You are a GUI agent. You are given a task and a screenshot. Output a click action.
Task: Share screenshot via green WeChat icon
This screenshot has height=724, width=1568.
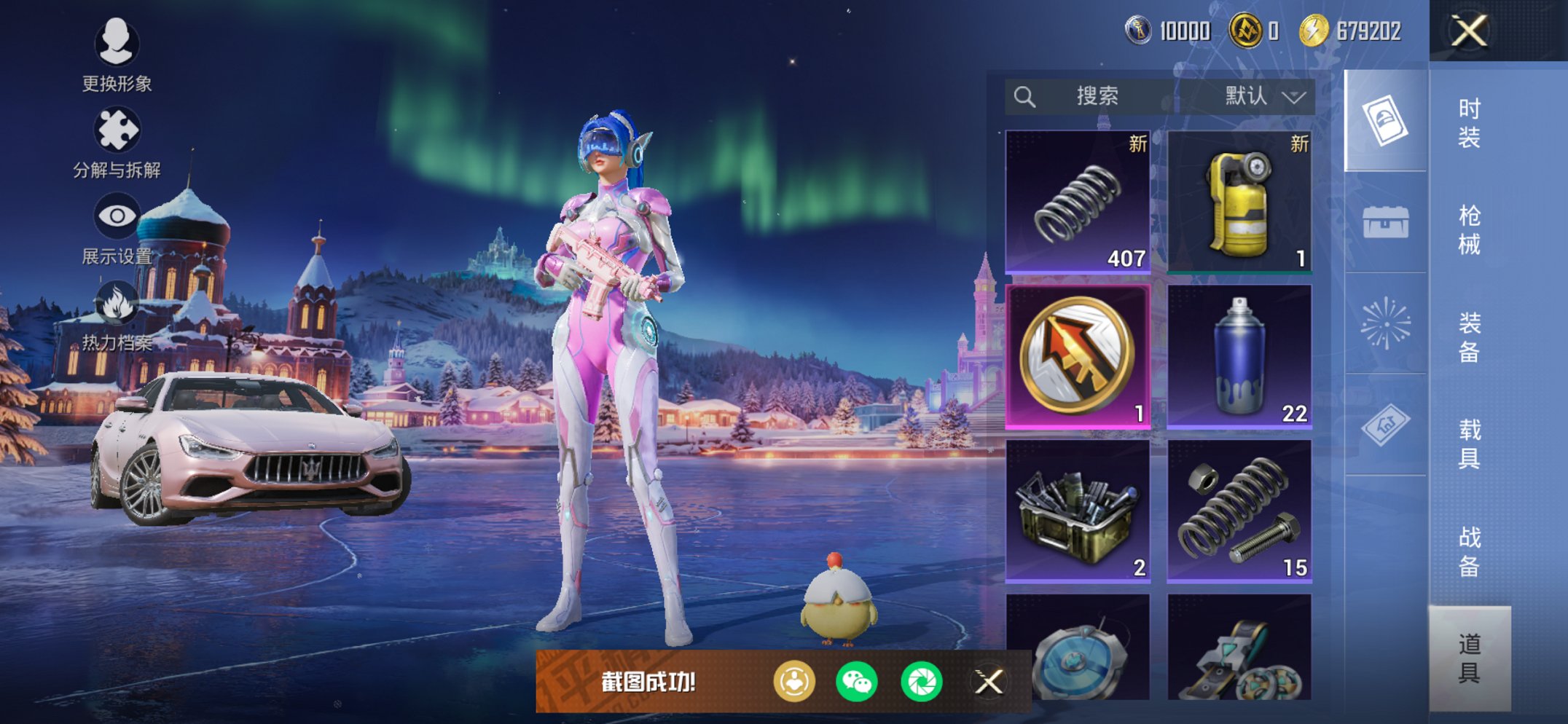coord(856,682)
